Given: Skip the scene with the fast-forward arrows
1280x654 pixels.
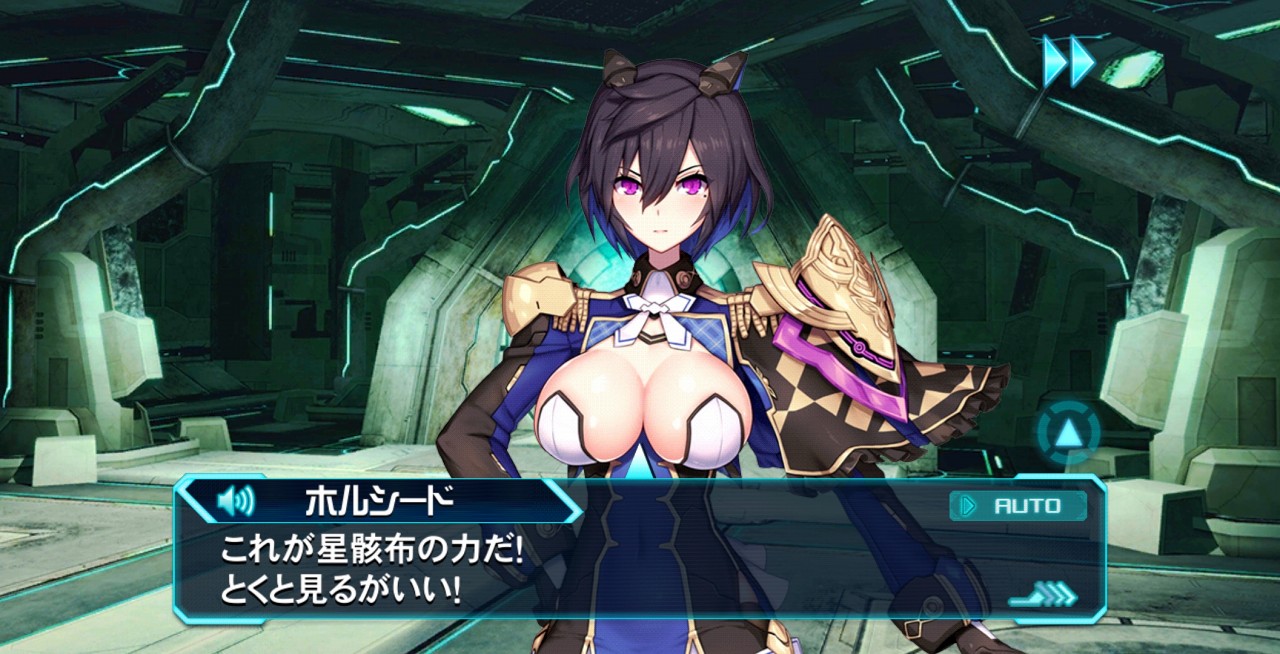Looking at the screenshot, I should (1069, 61).
